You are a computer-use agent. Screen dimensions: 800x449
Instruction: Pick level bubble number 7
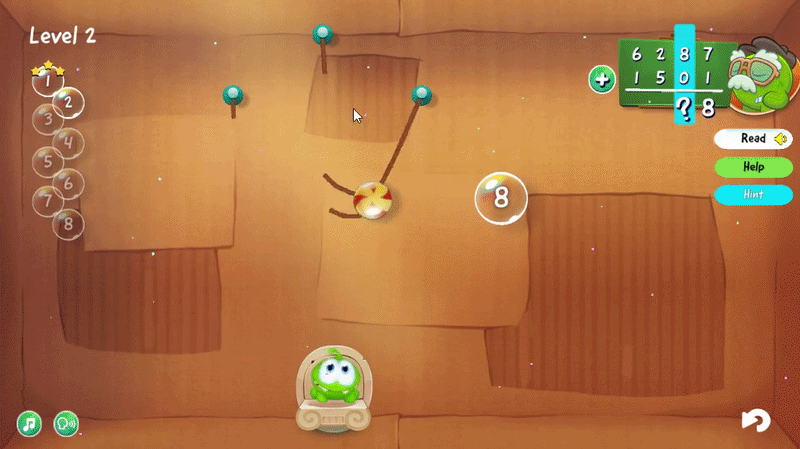[46, 200]
